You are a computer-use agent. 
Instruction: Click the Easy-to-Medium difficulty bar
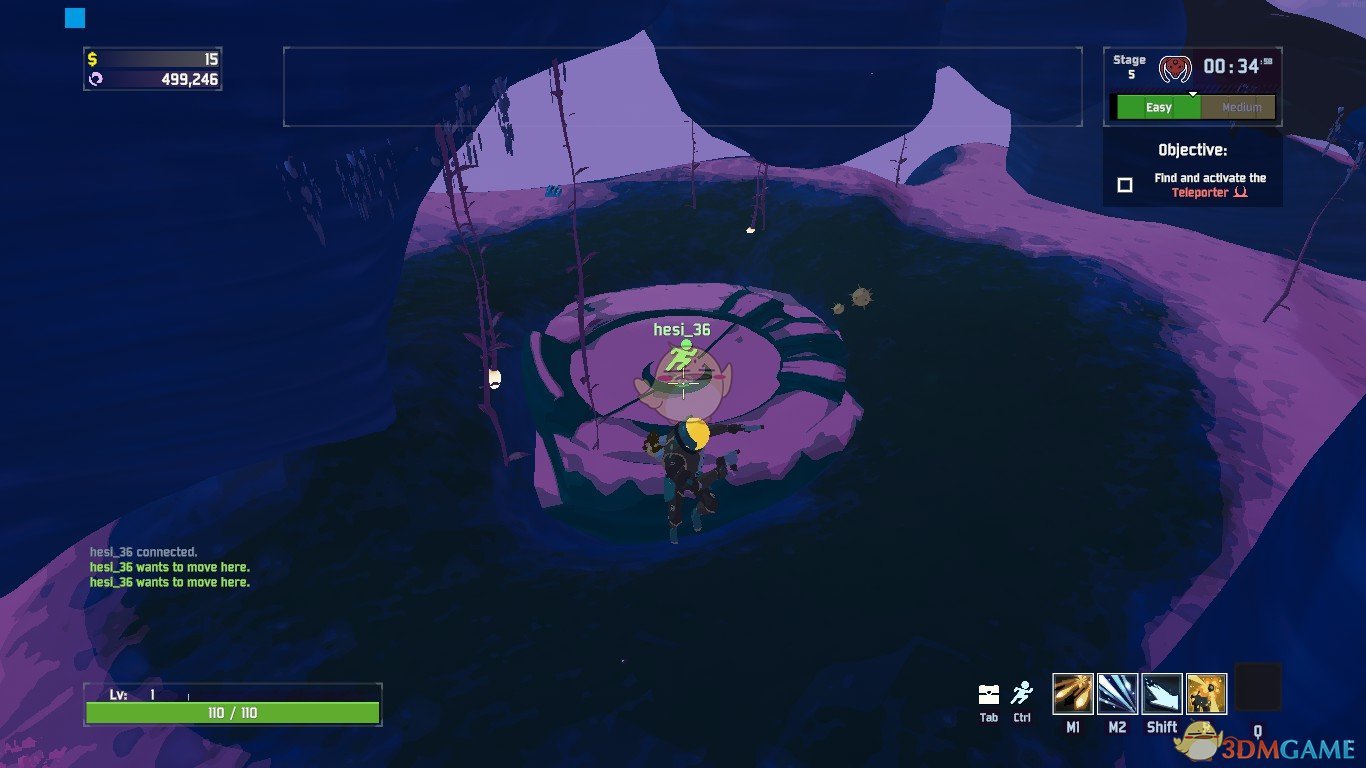(1195, 107)
